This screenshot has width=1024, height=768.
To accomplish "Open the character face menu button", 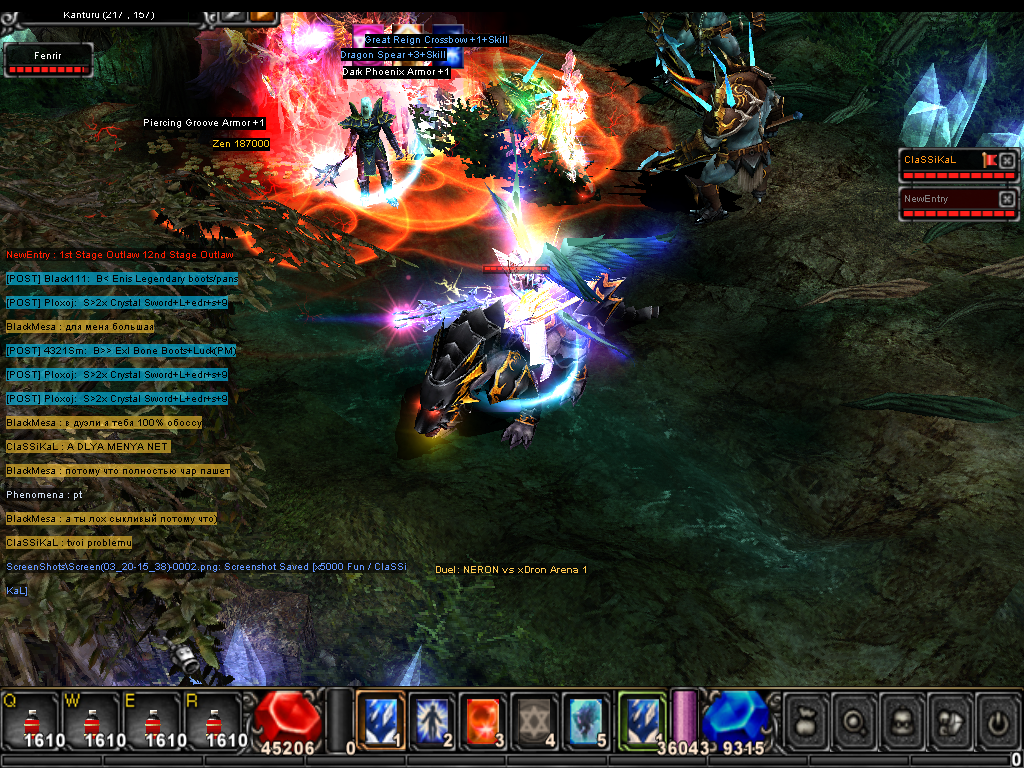I will (x=905, y=720).
